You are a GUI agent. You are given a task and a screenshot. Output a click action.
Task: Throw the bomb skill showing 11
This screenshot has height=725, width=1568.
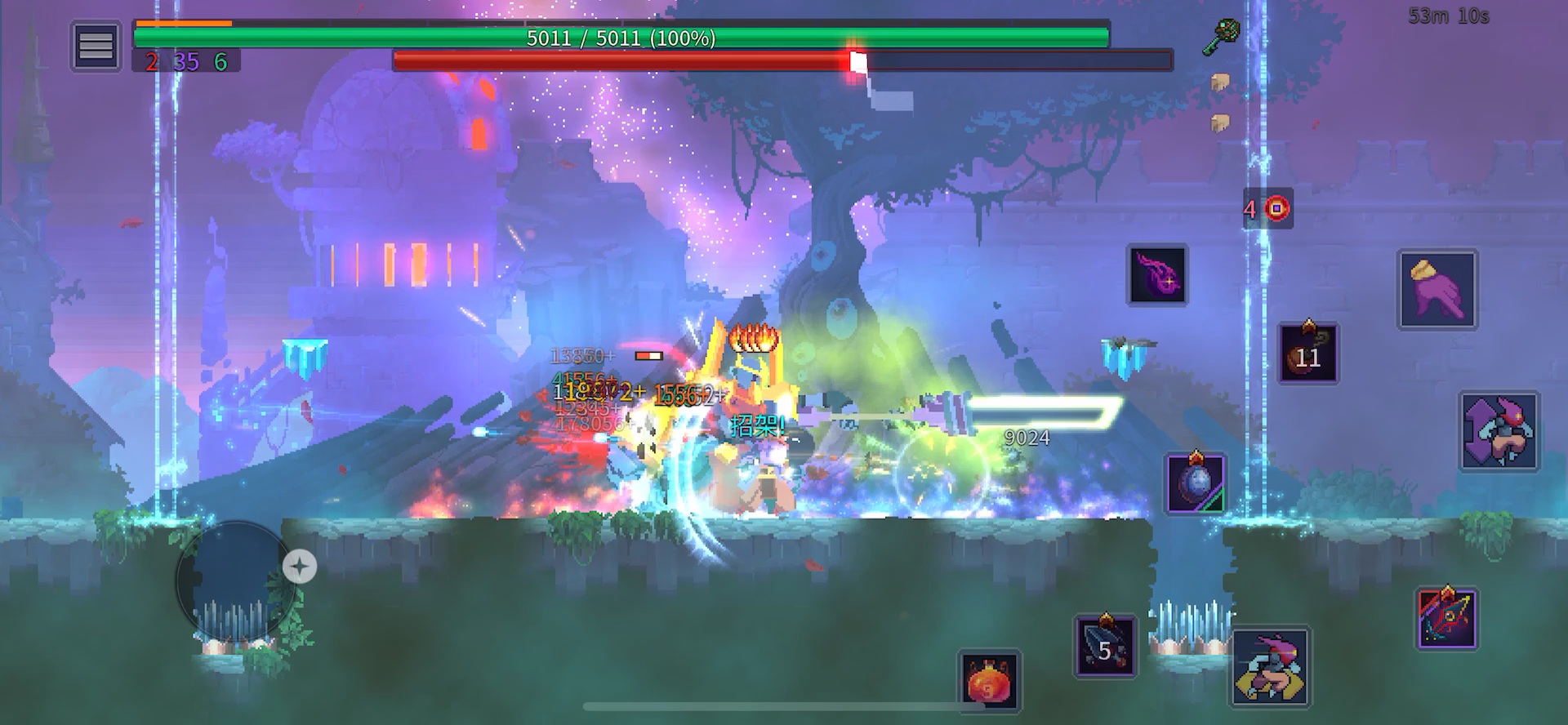point(1307,354)
